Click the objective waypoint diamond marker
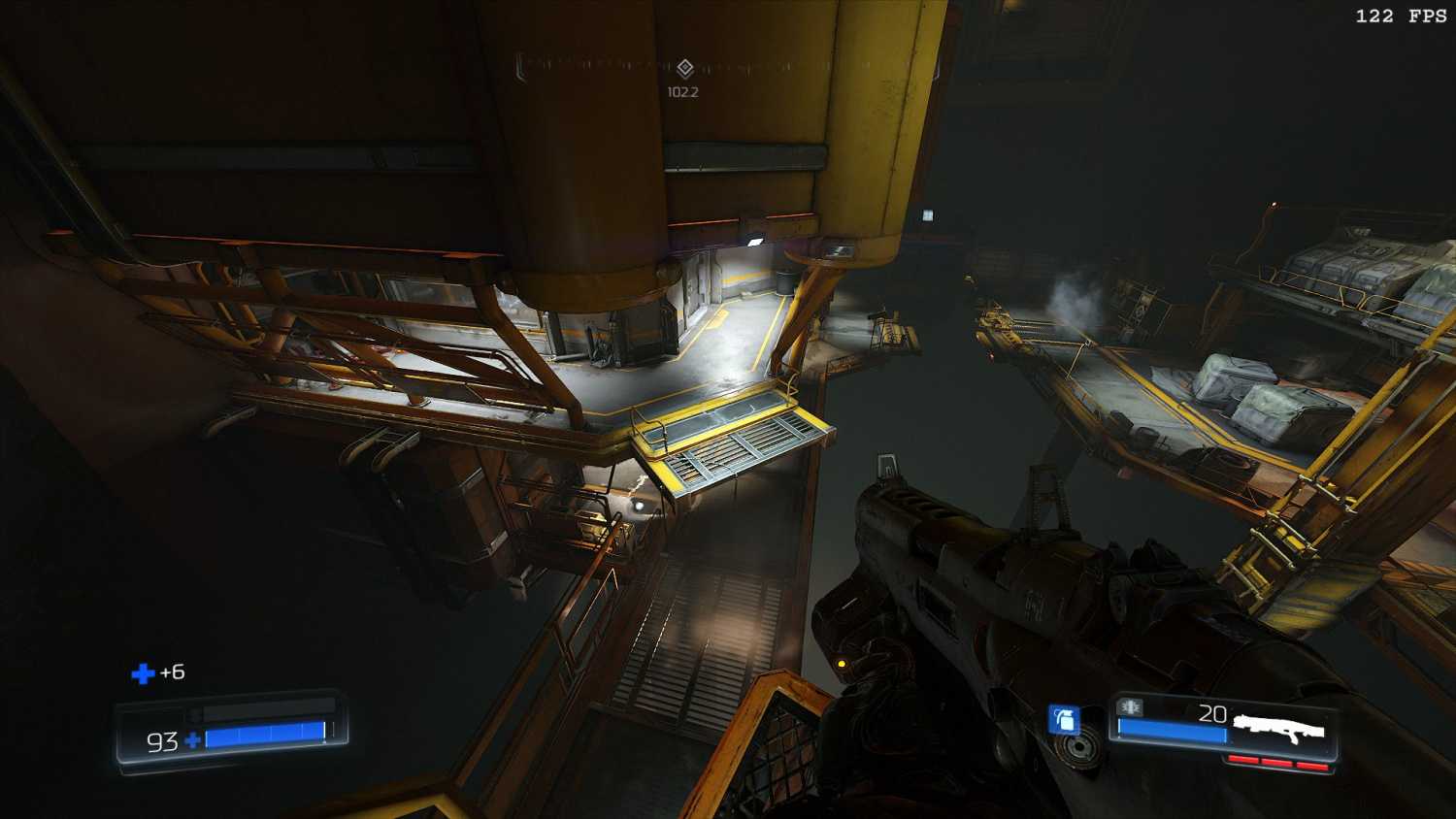 coord(684,67)
